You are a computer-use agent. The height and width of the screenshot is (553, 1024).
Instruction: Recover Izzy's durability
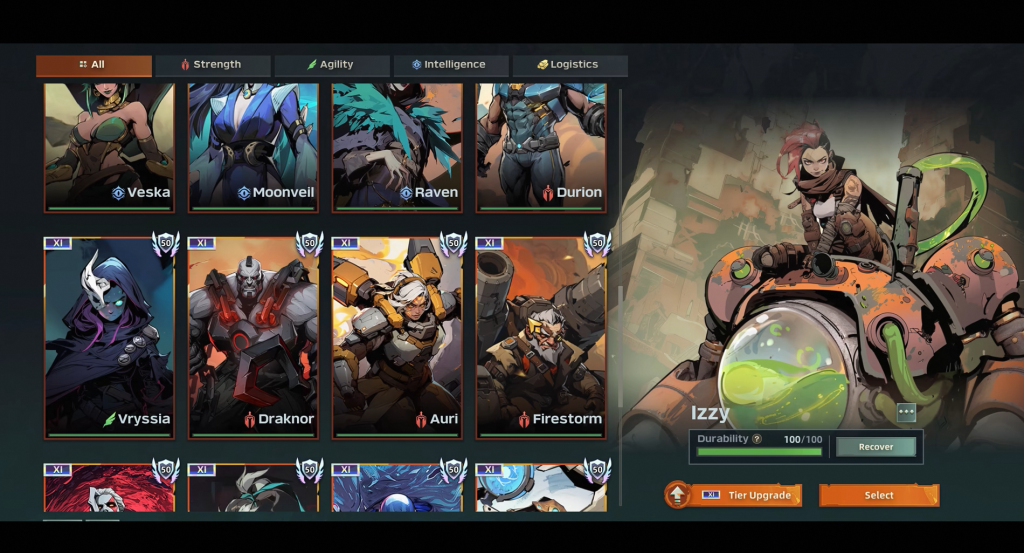pyautogui.click(x=876, y=447)
